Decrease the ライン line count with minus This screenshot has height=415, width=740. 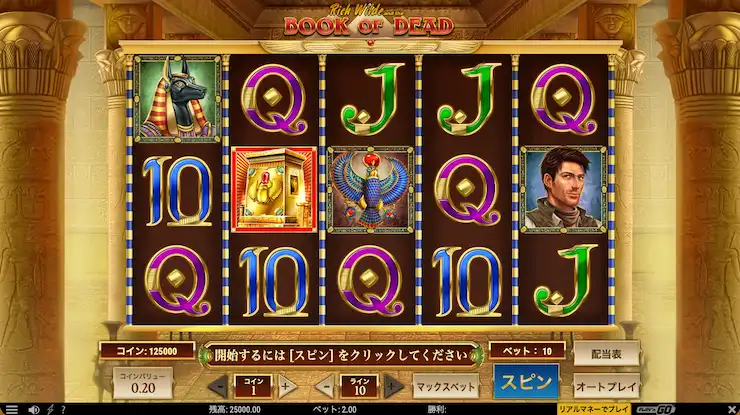[325, 386]
